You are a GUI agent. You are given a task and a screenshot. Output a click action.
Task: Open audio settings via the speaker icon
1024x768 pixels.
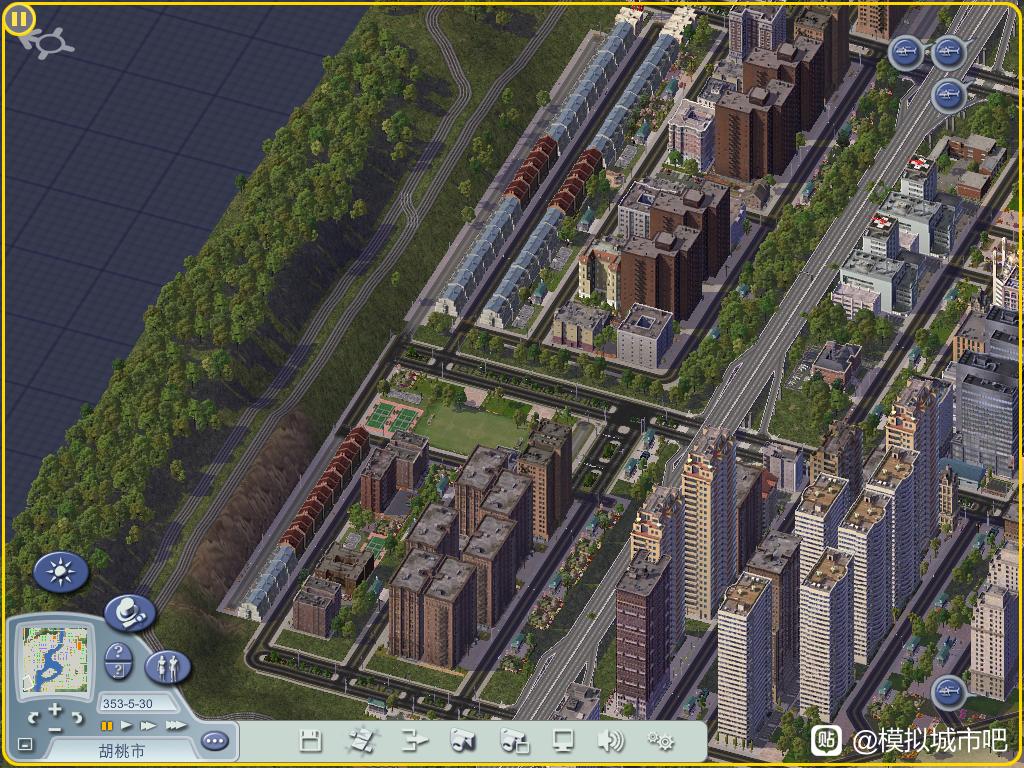click(x=610, y=741)
